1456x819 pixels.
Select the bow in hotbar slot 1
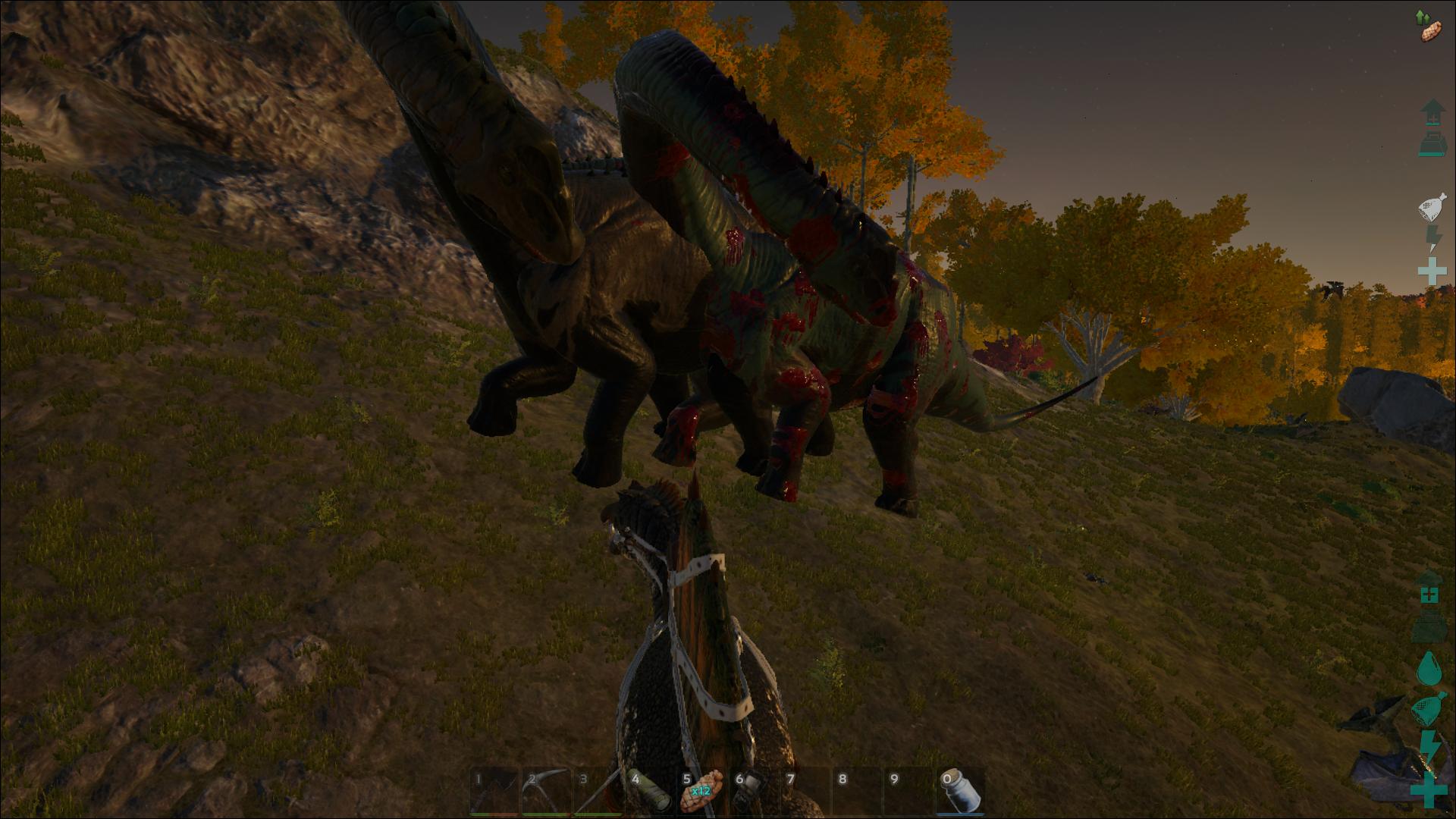tap(493, 792)
